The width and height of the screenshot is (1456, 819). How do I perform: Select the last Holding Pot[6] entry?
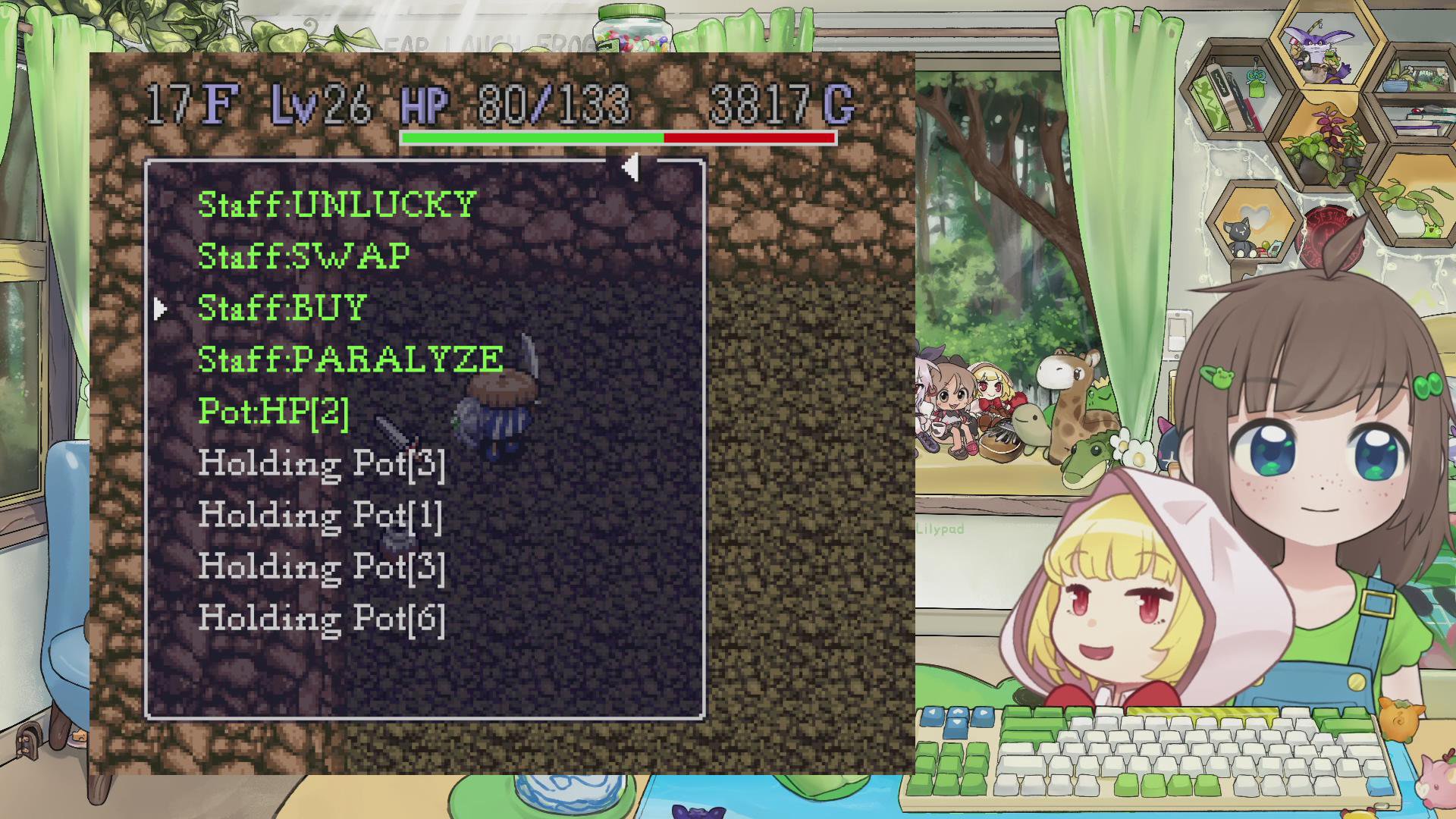(x=322, y=618)
